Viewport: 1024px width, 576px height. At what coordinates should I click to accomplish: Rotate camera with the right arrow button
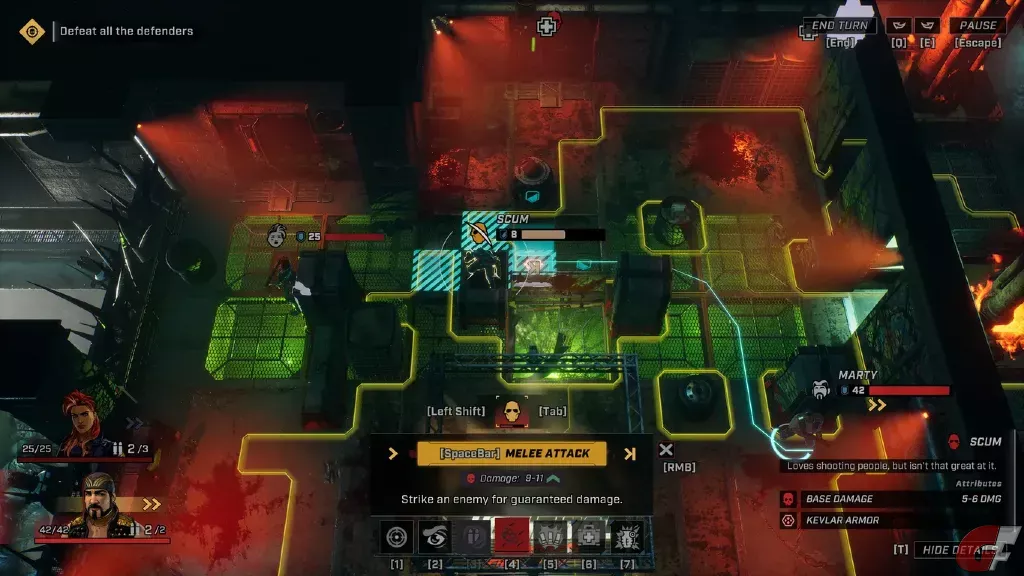[x=927, y=25]
